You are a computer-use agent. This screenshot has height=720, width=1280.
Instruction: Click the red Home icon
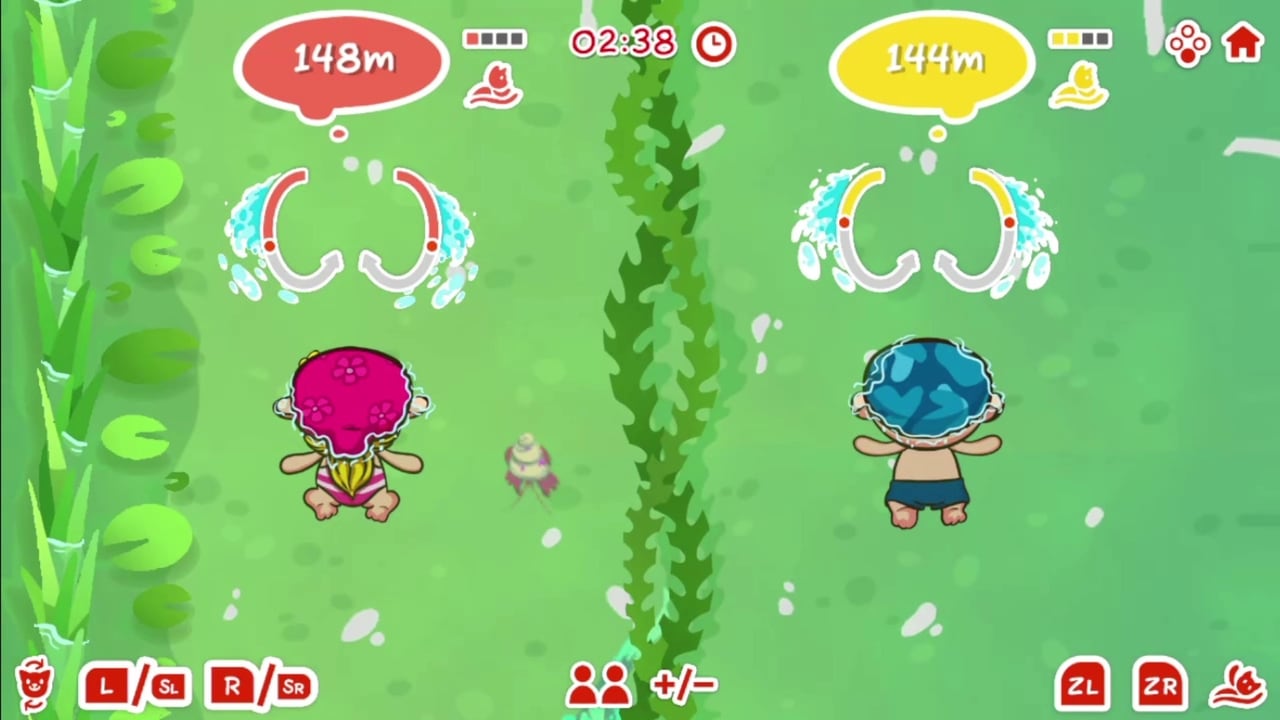click(1242, 42)
